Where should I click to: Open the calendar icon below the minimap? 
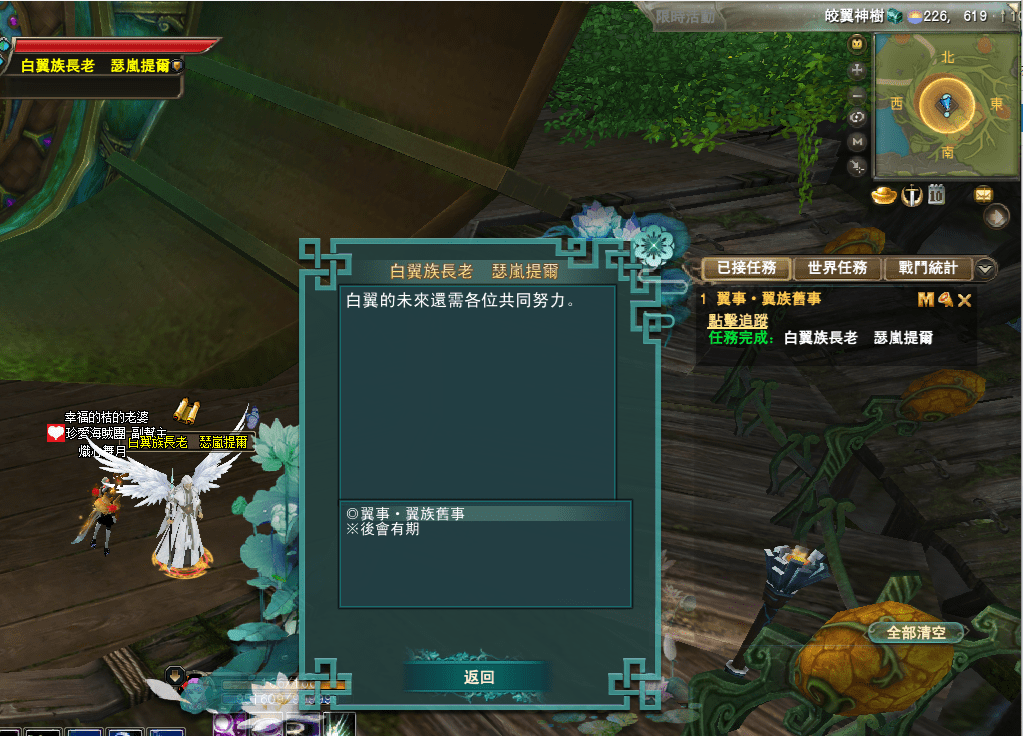click(x=937, y=195)
